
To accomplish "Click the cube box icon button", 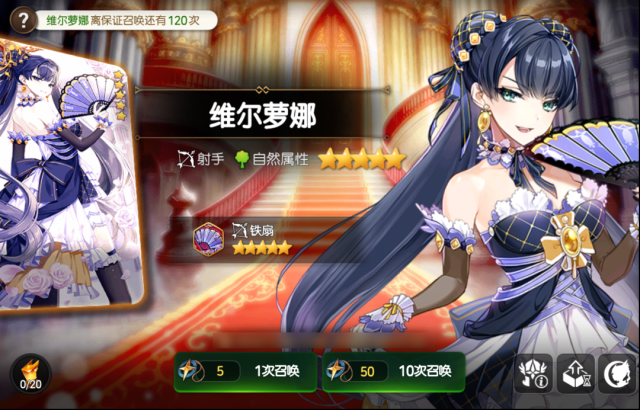I will tap(576, 374).
